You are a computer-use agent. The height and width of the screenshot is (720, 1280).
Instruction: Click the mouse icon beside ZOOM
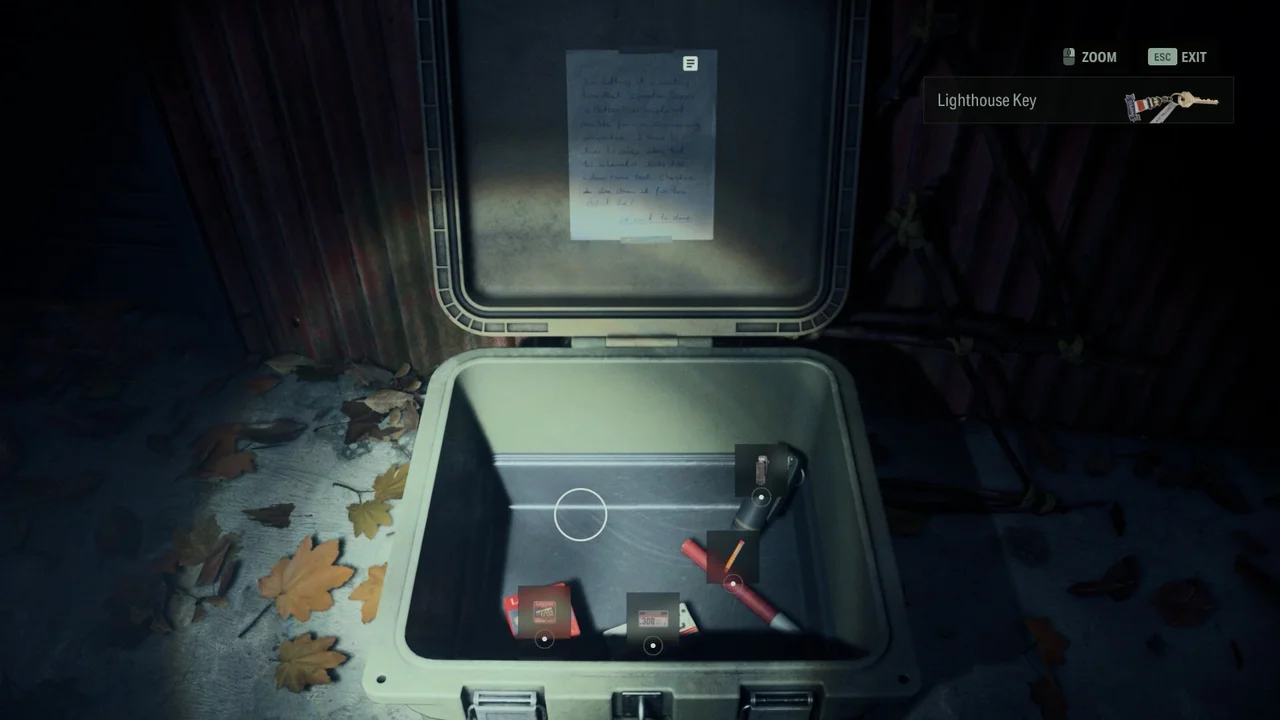click(x=1067, y=57)
